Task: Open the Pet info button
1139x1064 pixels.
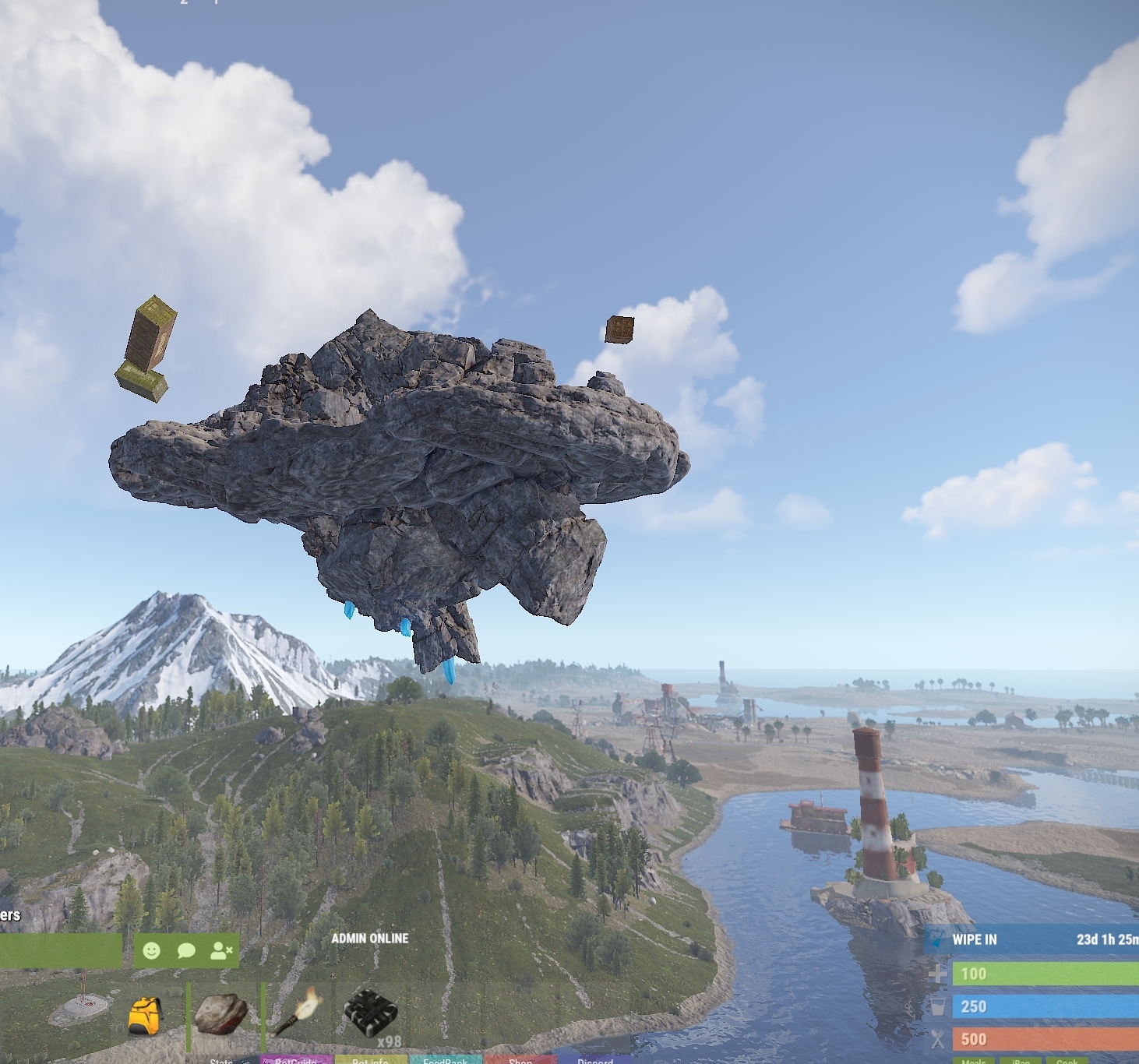Action: [x=370, y=1061]
